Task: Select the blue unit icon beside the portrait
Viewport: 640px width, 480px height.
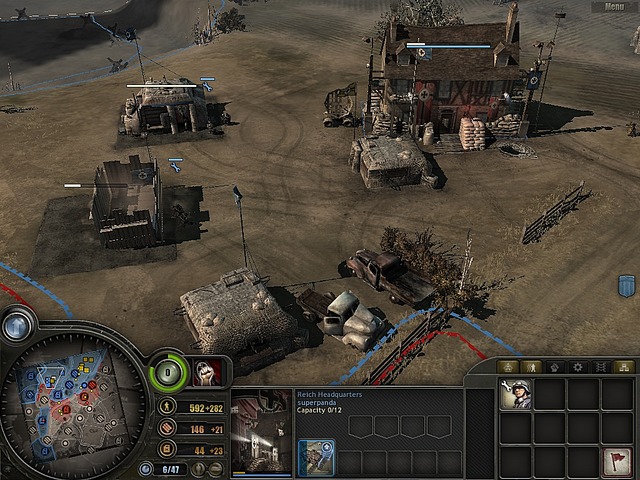Action: (316, 459)
